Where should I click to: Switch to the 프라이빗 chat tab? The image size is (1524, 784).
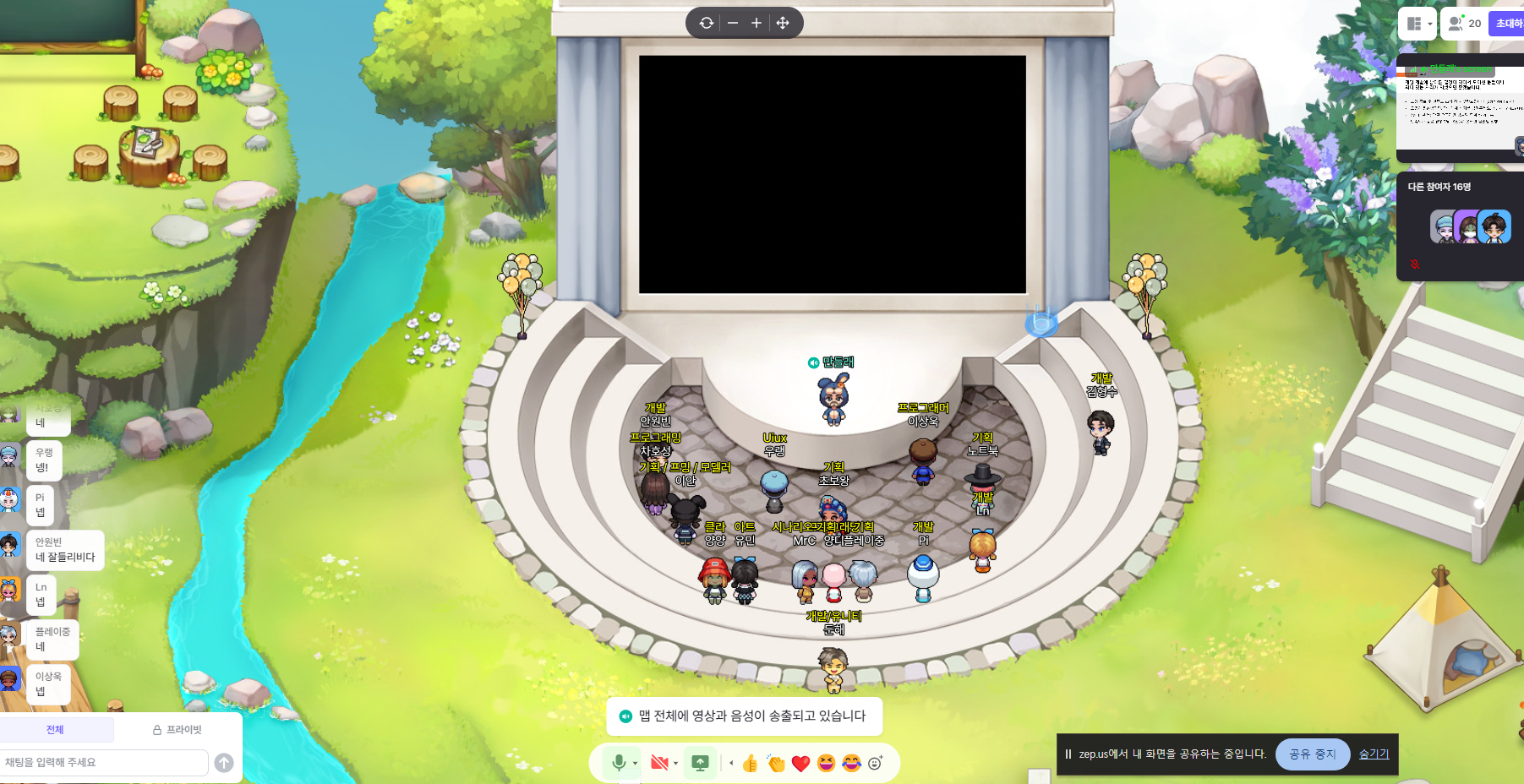click(178, 730)
